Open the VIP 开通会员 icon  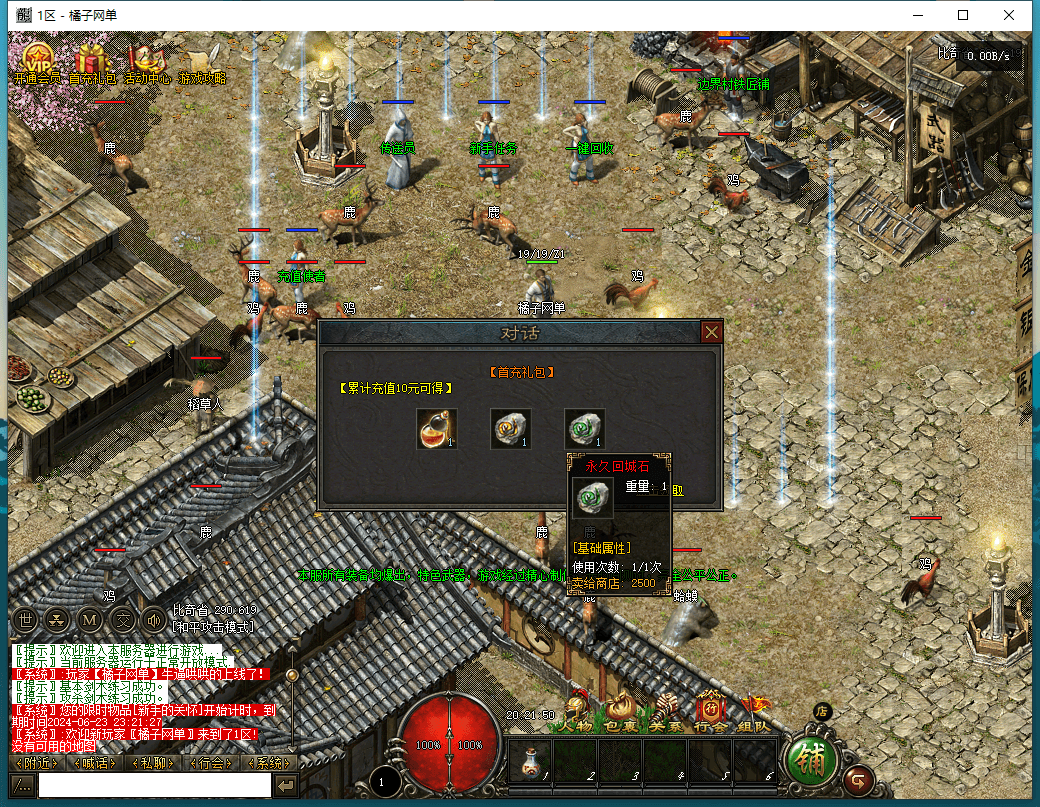(x=37, y=60)
